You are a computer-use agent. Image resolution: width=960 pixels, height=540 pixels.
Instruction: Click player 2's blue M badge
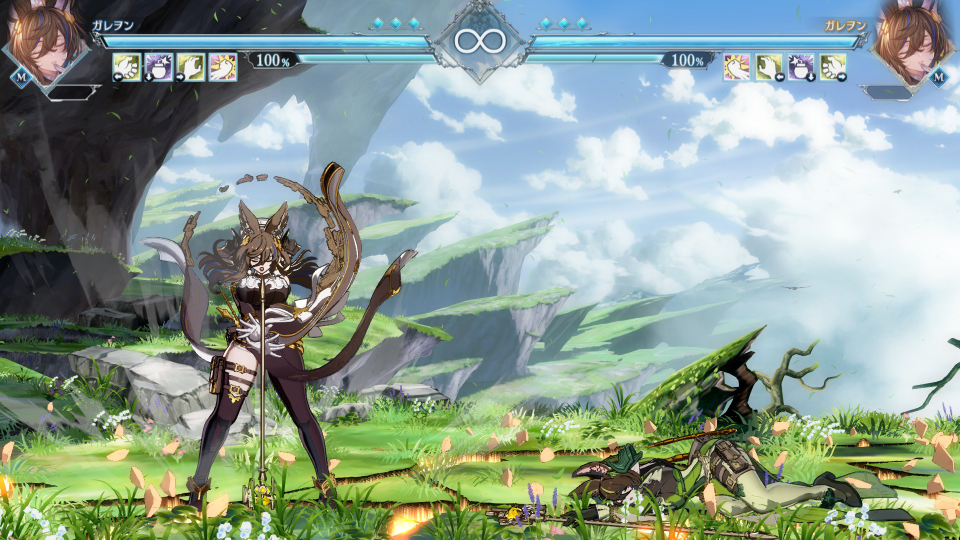[x=938, y=77]
